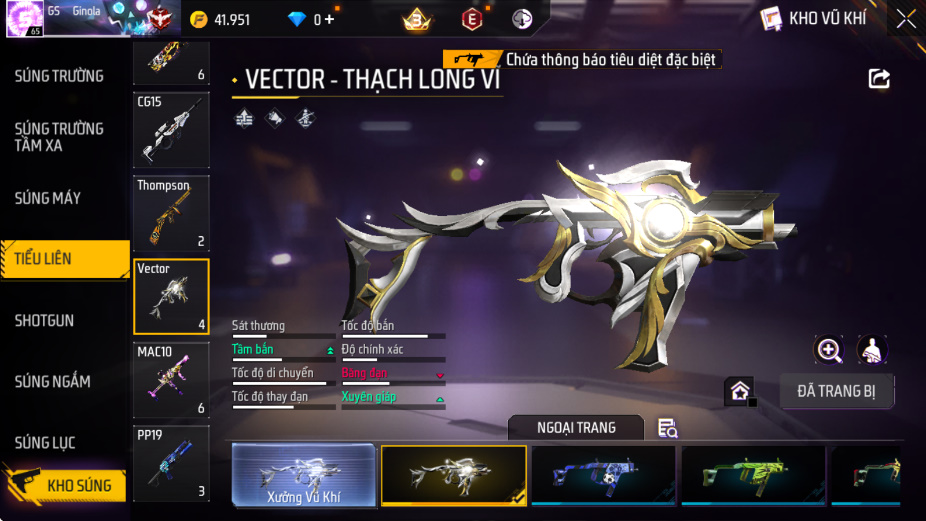
Task: Zoom in with the magnifier icon
Action: 829,350
